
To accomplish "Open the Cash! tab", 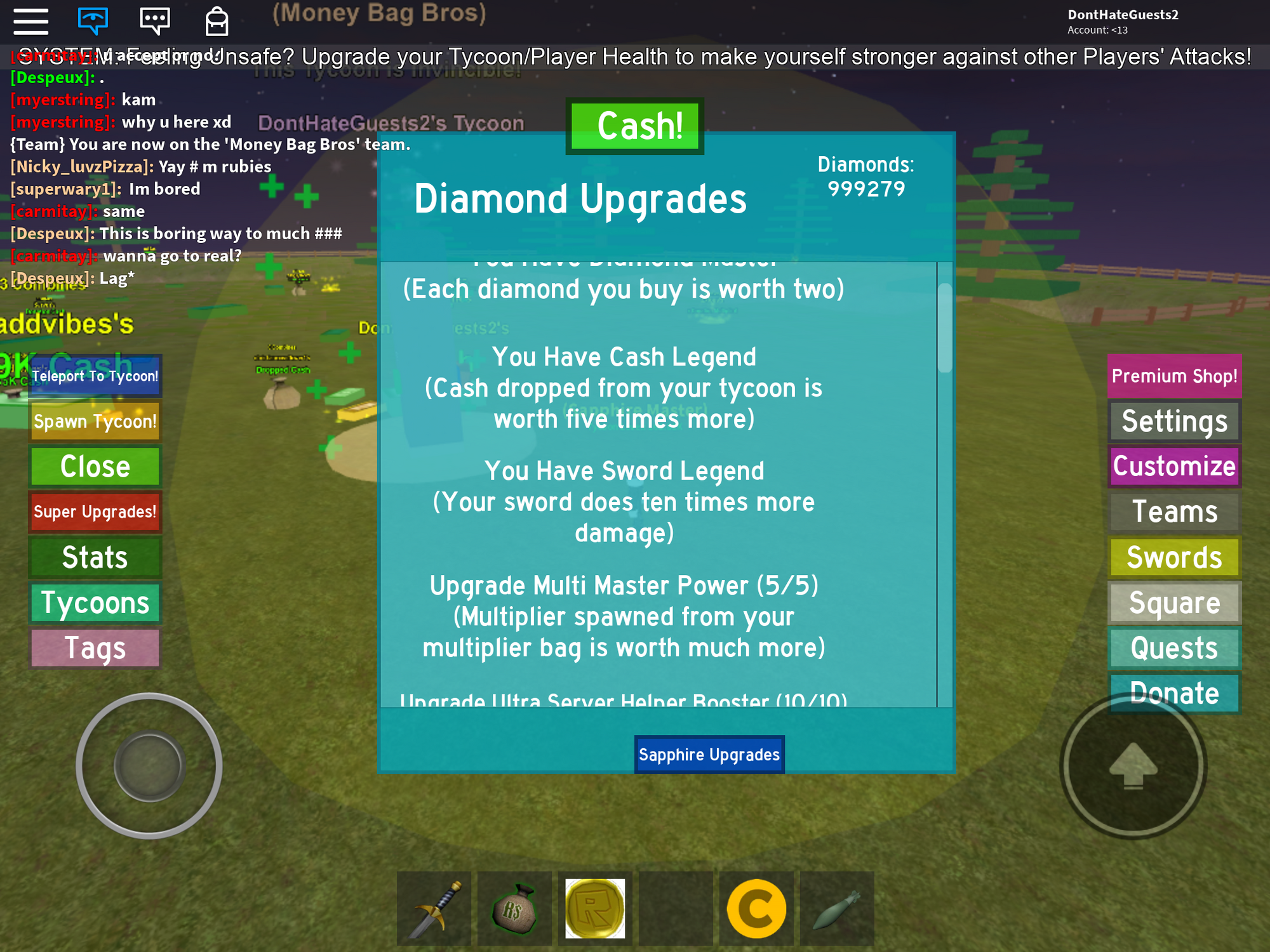I will pos(635,124).
